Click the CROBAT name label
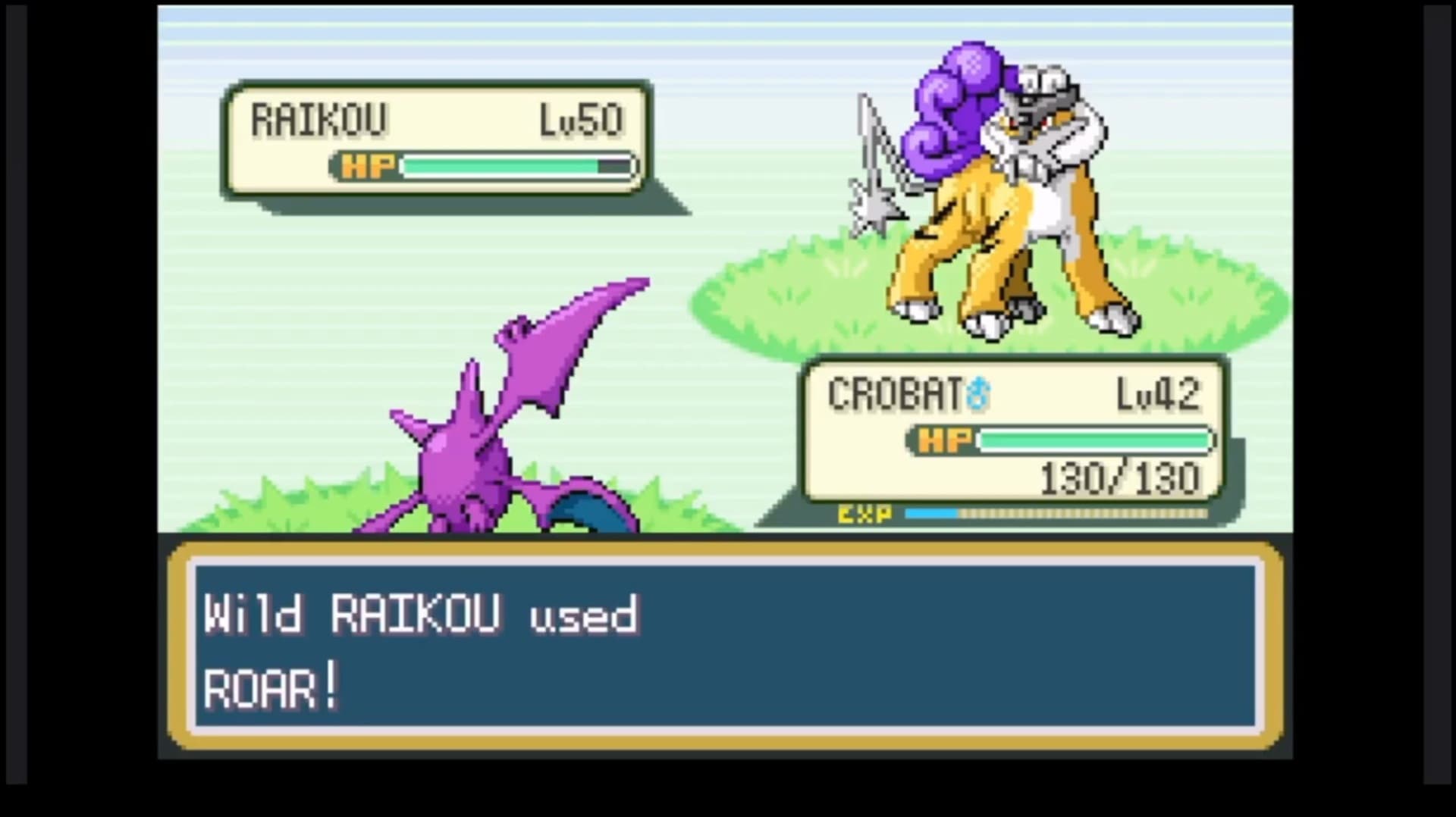Screen dimensions: 1456x817 (x=895, y=394)
